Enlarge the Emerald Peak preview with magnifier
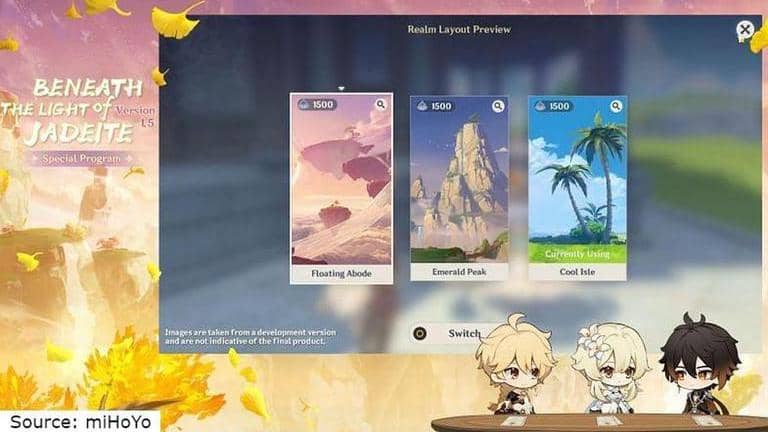The image size is (768, 432). point(498,106)
